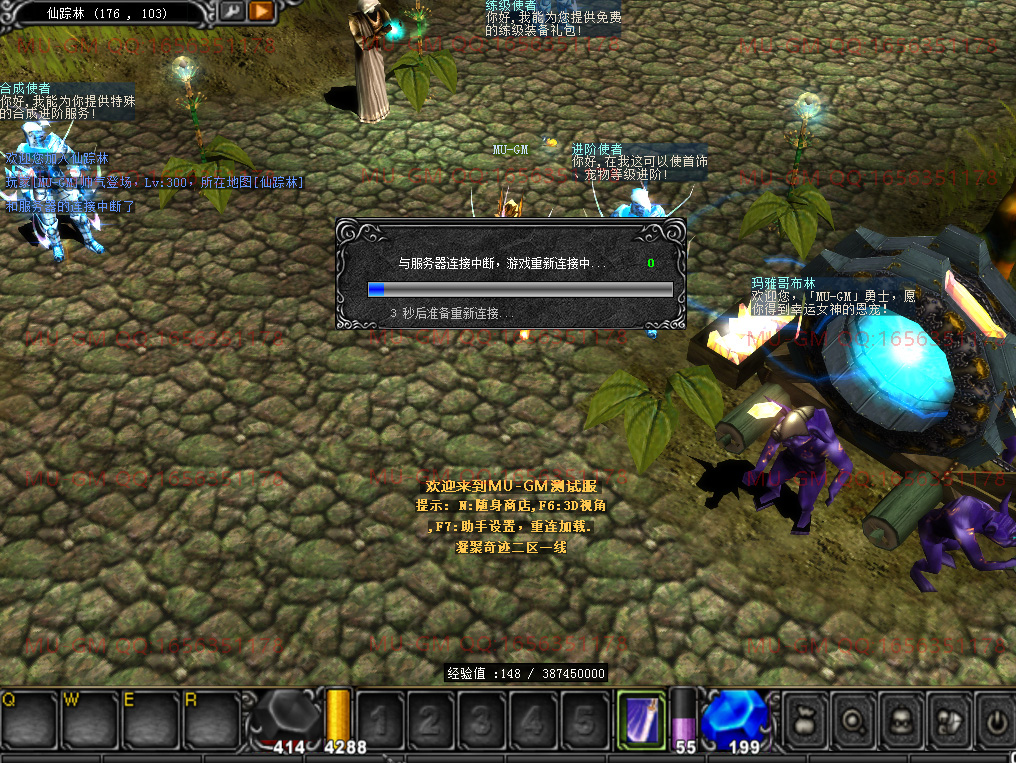The height and width of the screenshot is (763, 1016).
Task: Click the orange play arrow button
Action: coord(261,11)
